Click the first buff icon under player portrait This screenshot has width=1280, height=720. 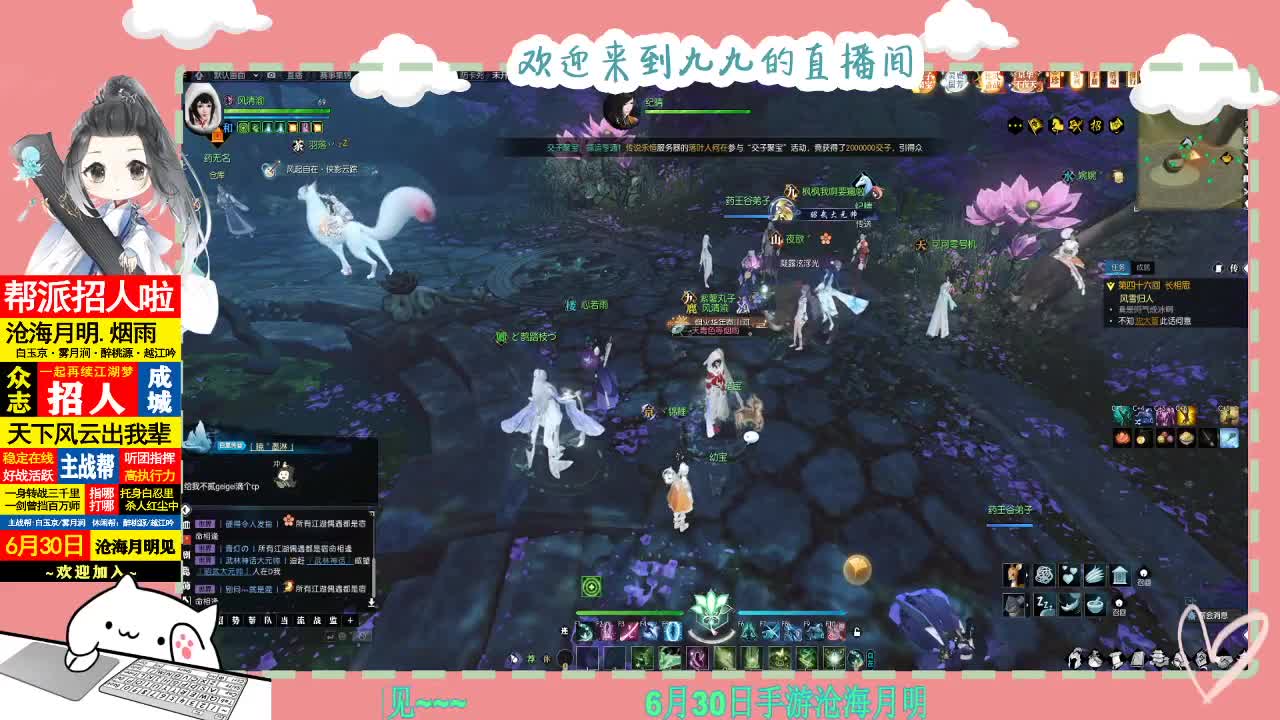(x=243, y=127)
